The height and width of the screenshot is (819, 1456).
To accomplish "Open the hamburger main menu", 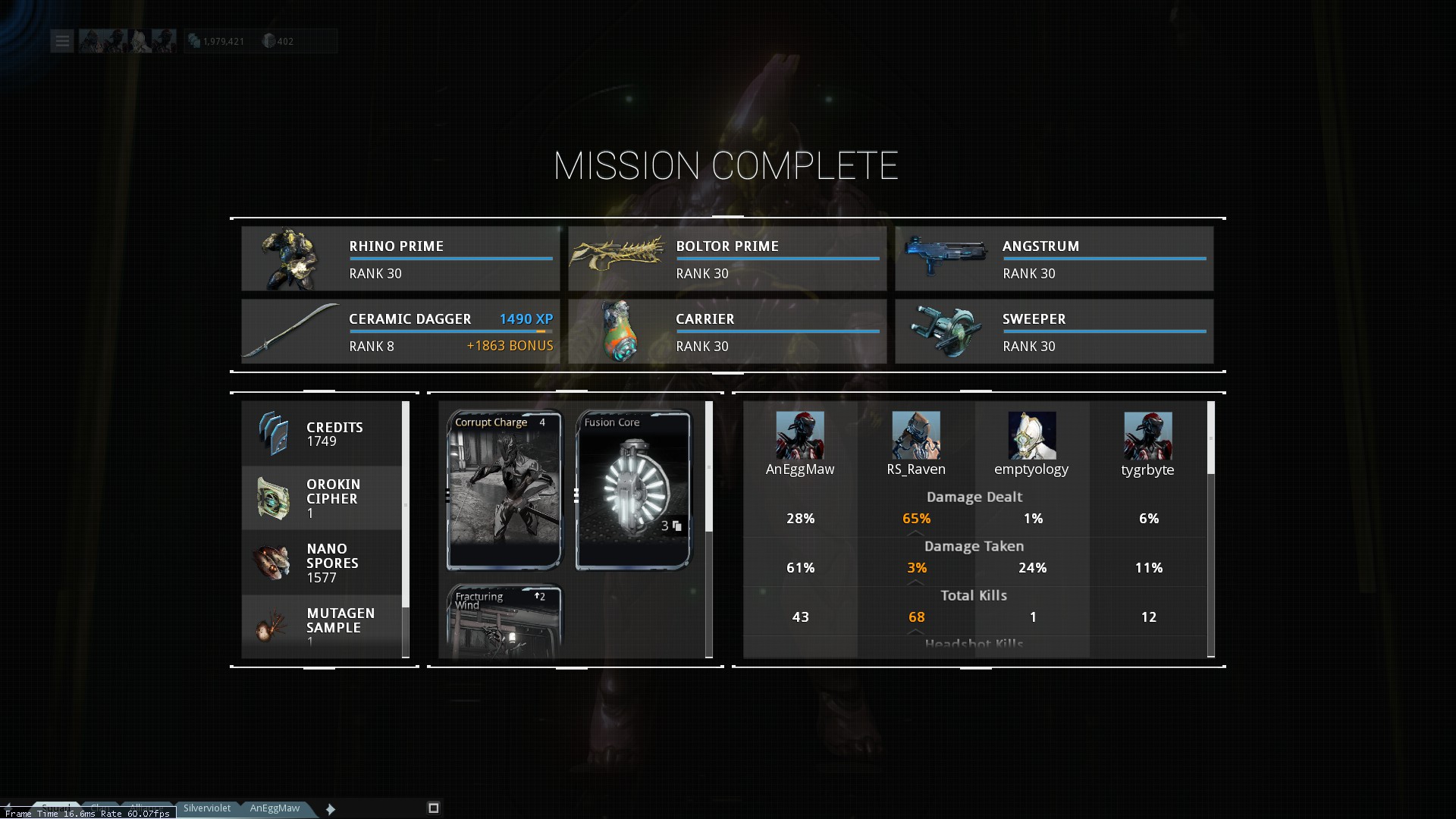I will pos(62,41).
